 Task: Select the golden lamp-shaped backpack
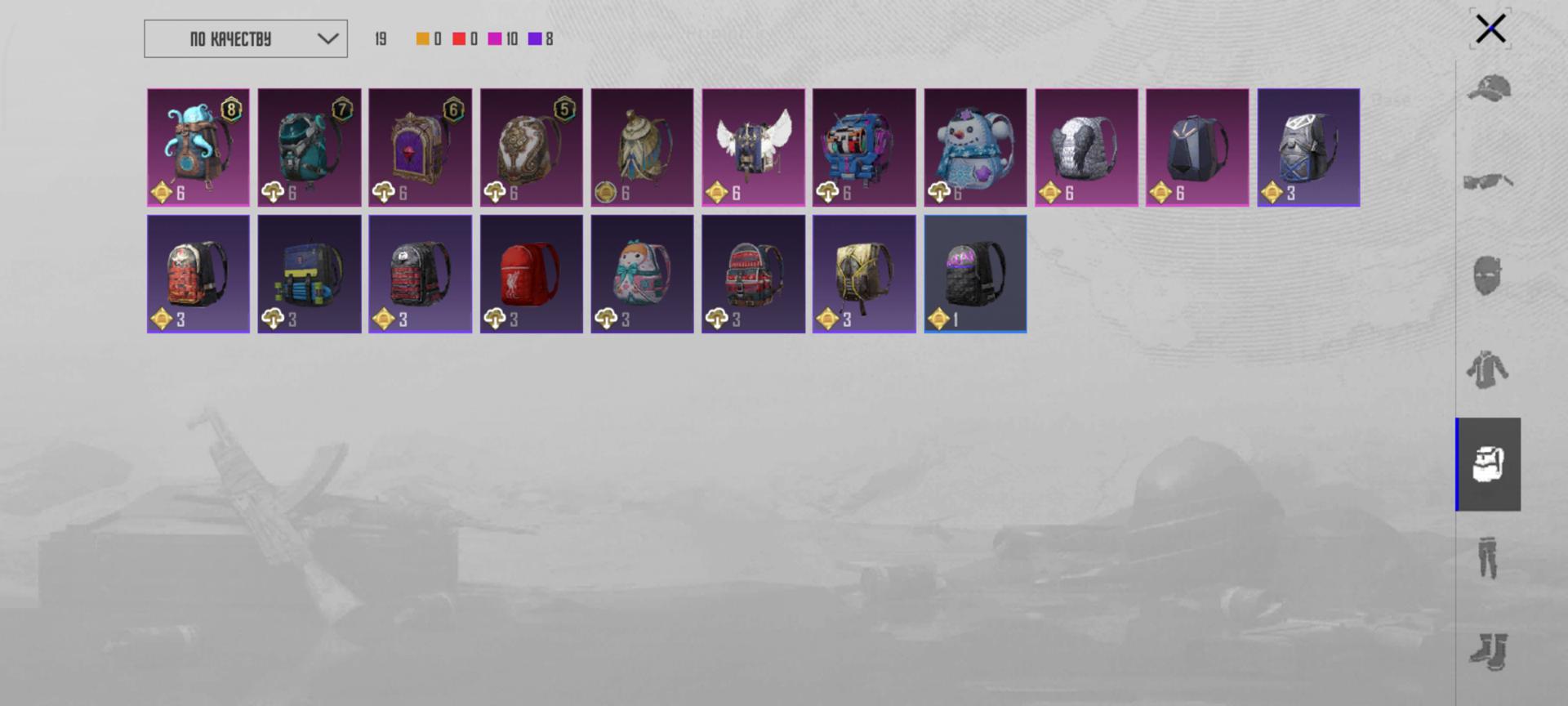coord(642,147)
